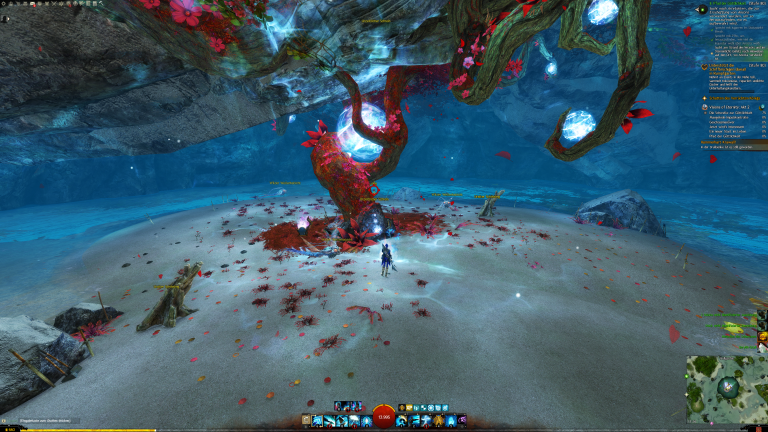Use the healing skill right of health orb
This screenshot has height=432, width=768.
point(401,421)
